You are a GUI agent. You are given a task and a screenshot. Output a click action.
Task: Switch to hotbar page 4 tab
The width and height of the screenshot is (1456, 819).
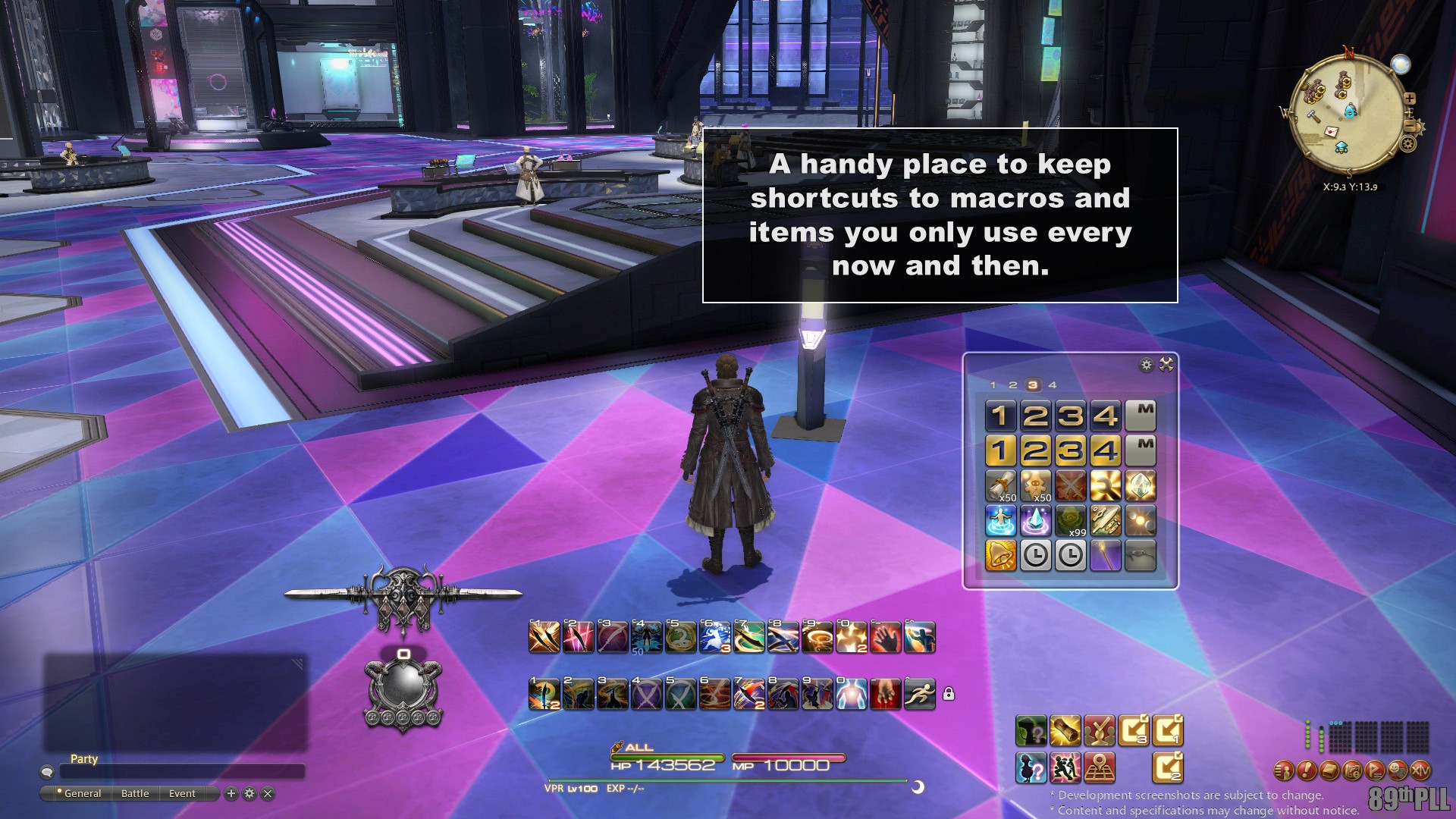(1052, 385)
